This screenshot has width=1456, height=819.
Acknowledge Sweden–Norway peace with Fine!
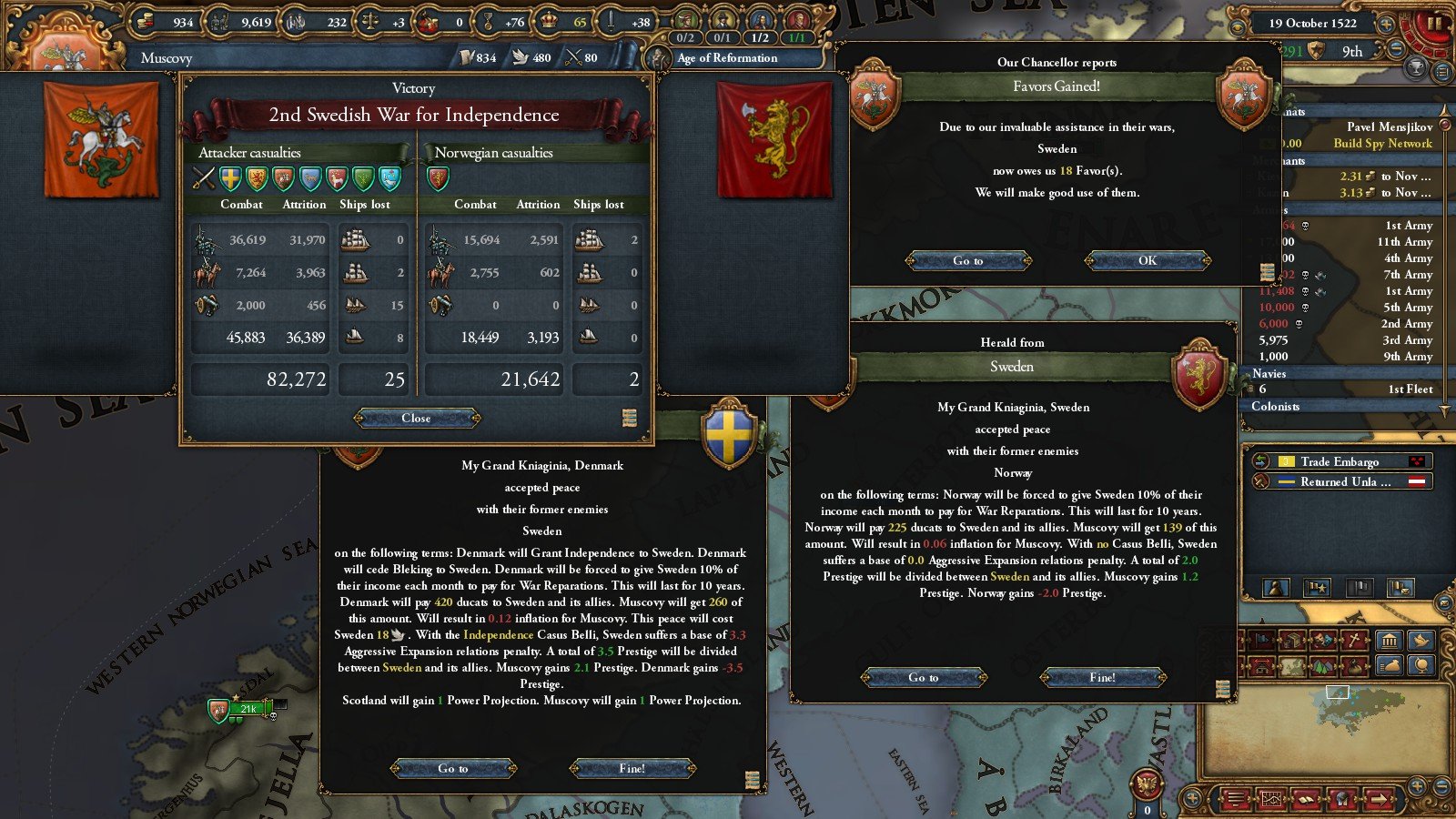pos(1102,677)
